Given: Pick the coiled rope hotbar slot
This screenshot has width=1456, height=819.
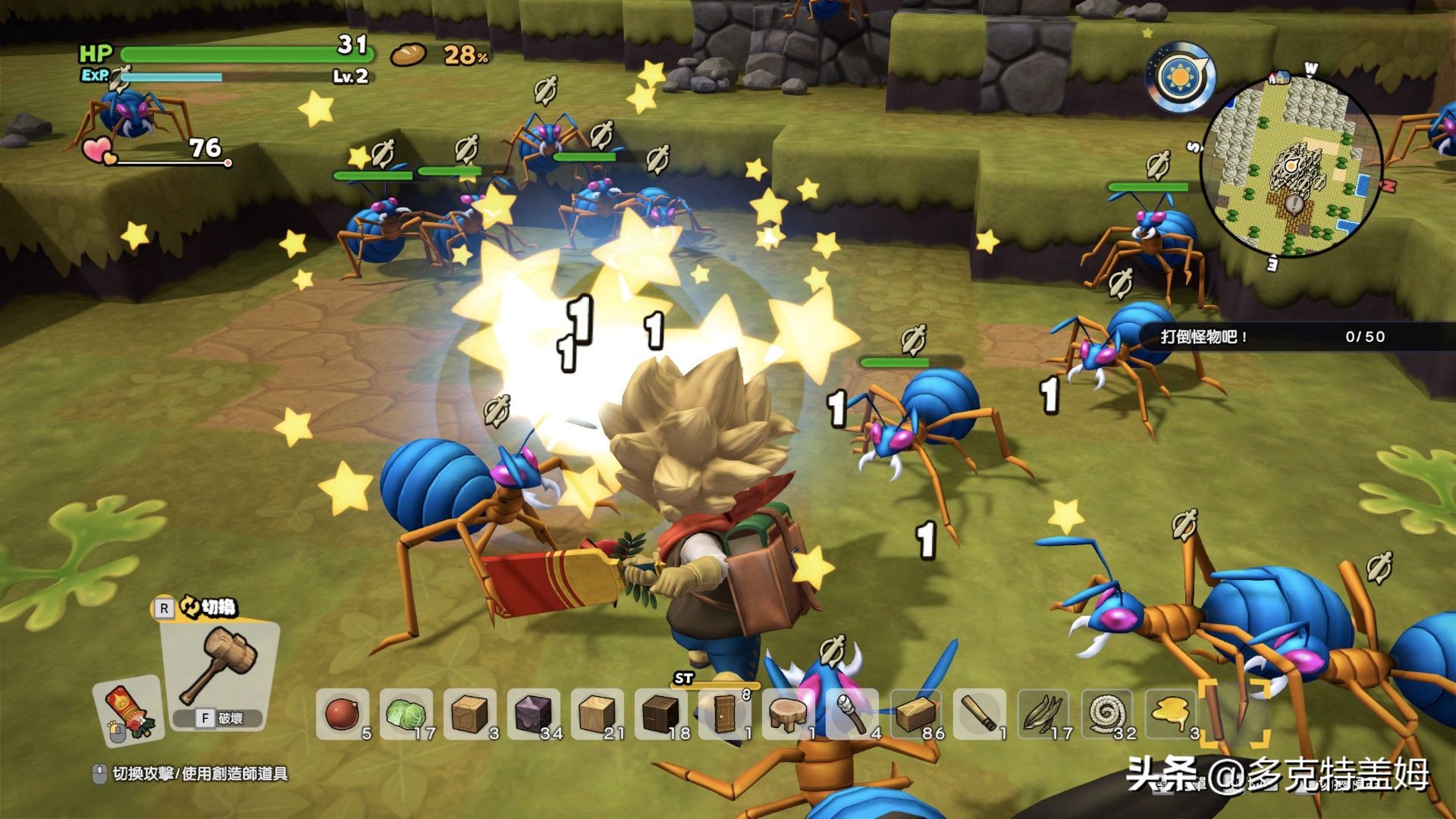Looking at the screenshot, I should click(1106, 714).
